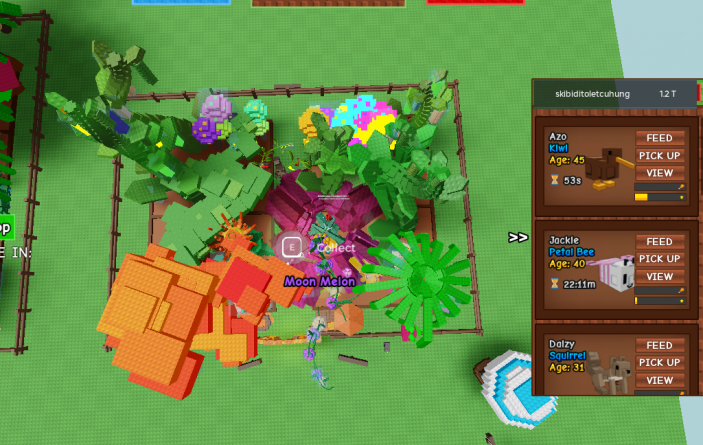
Task: Pick up Jackie the Petal Bee
Action: pyautogui.click(x=659, y=259)
